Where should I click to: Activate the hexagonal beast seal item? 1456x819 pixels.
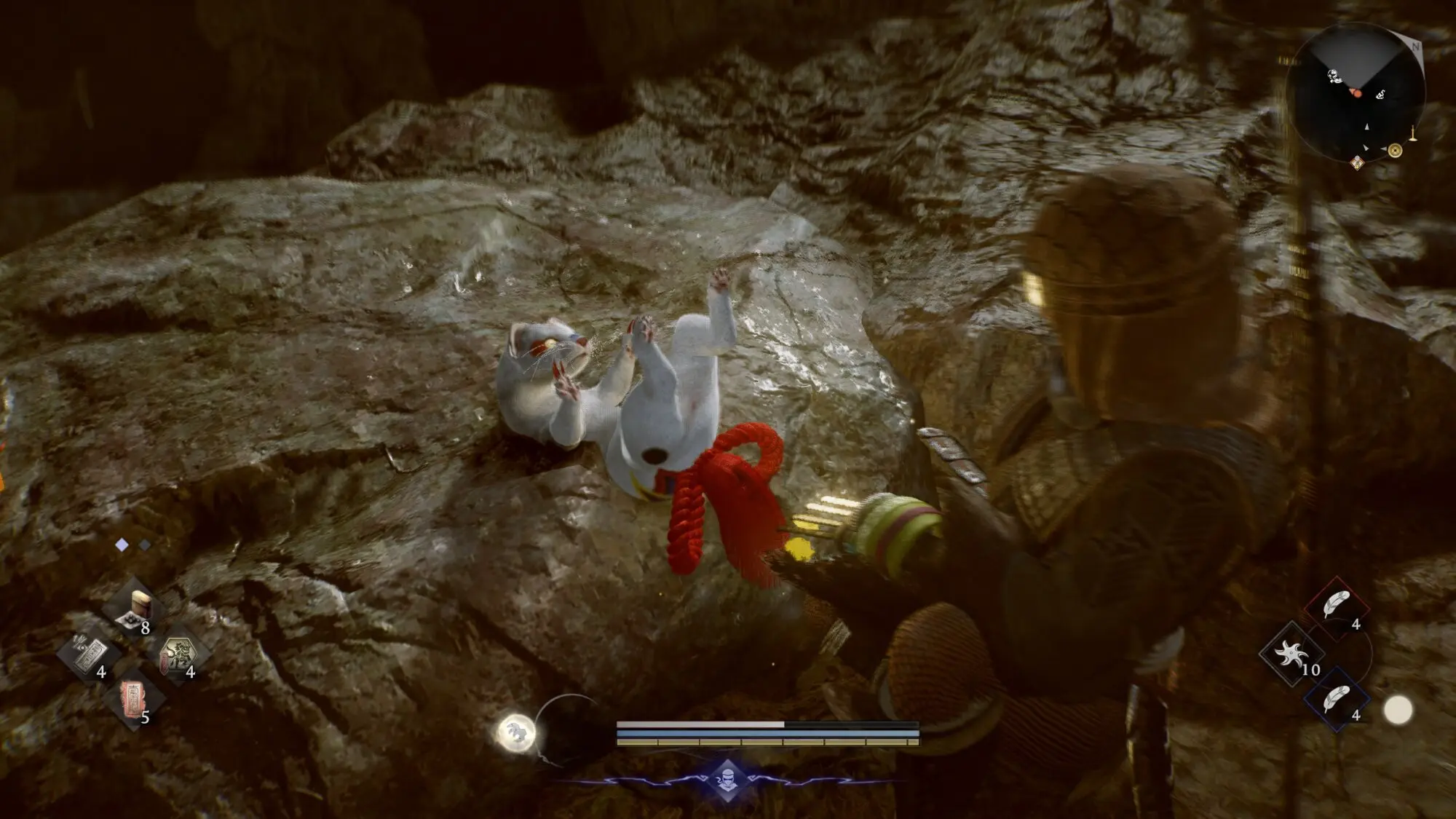177,653
